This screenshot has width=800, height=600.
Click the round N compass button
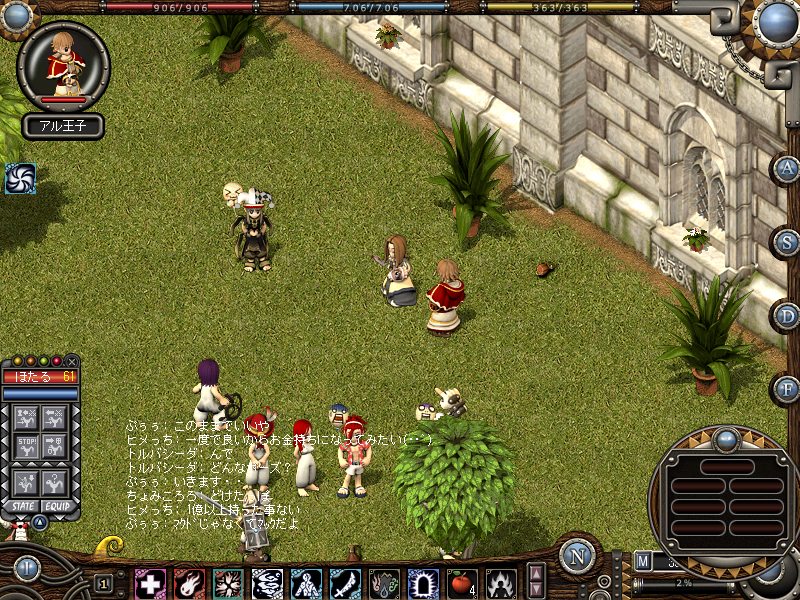click(577, 557)
